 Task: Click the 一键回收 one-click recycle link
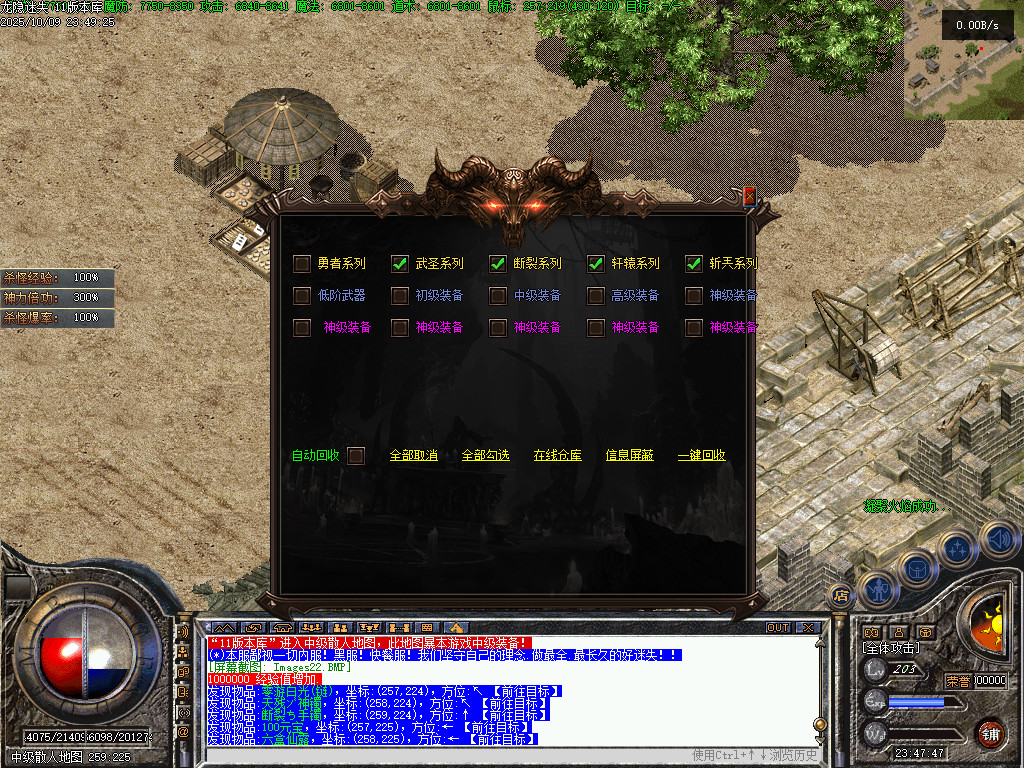(701, 456)
